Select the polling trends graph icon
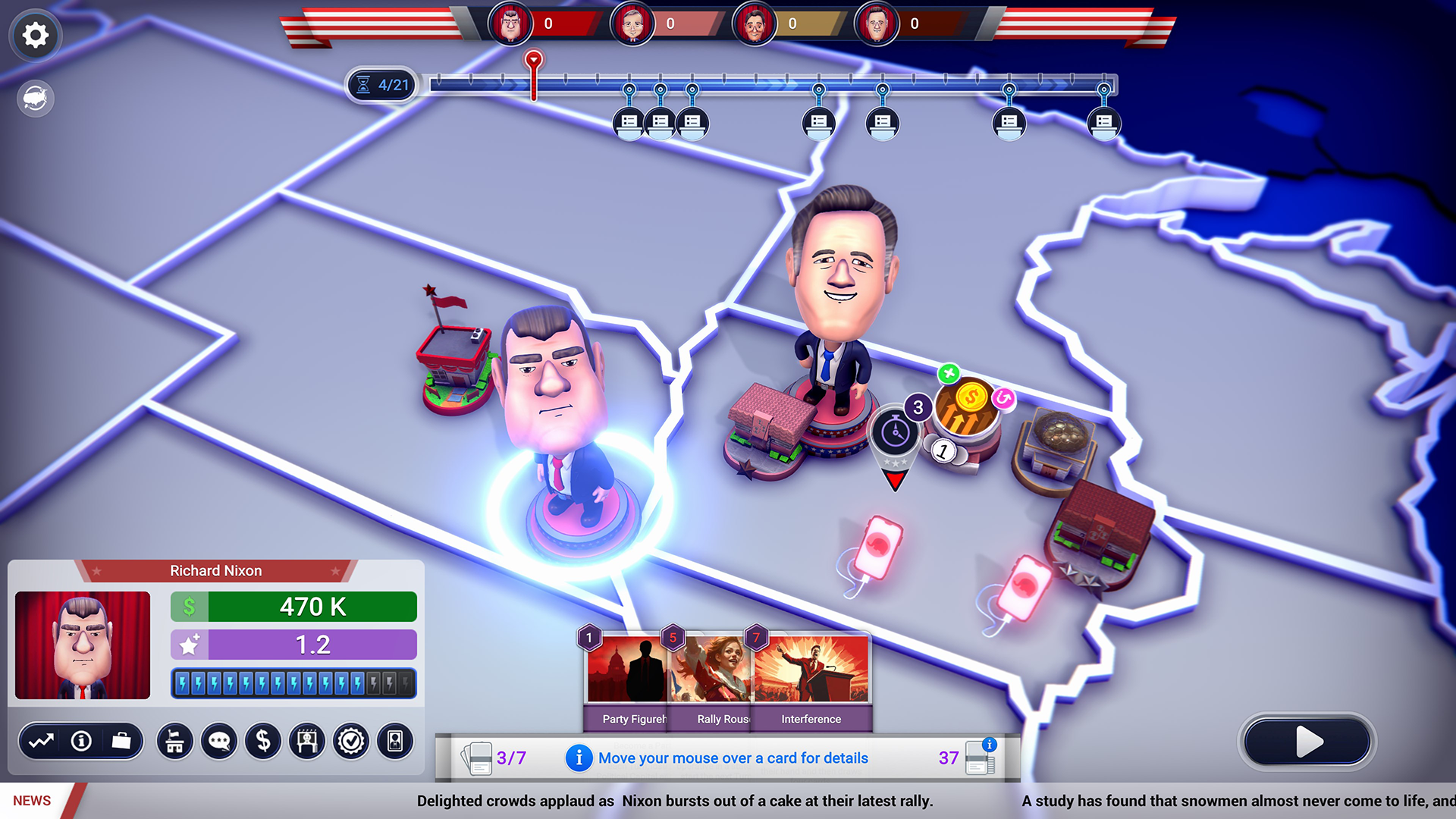 pyautogui.click(x=43, y=742)
